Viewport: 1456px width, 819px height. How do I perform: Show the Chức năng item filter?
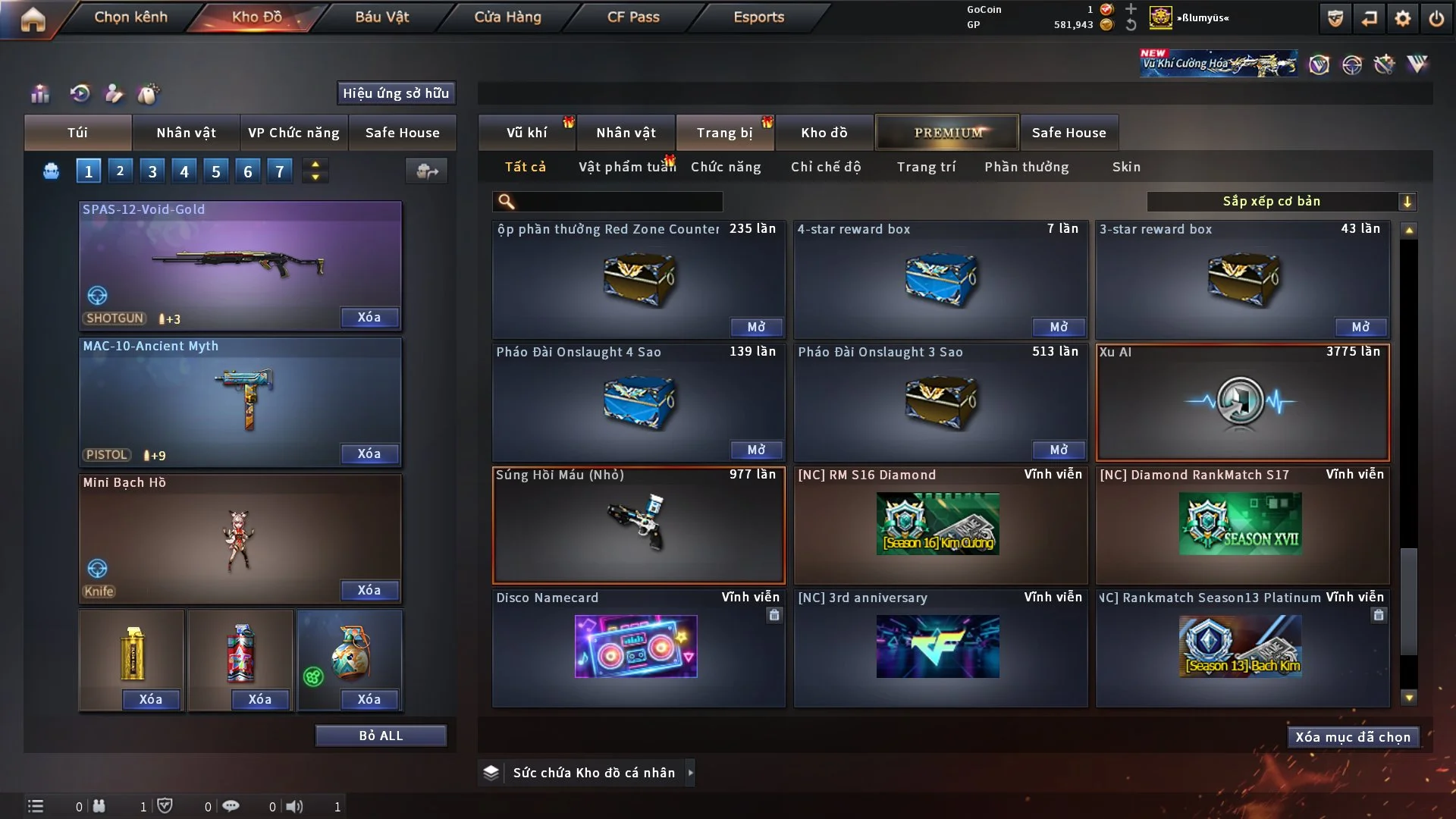point(726,167)
